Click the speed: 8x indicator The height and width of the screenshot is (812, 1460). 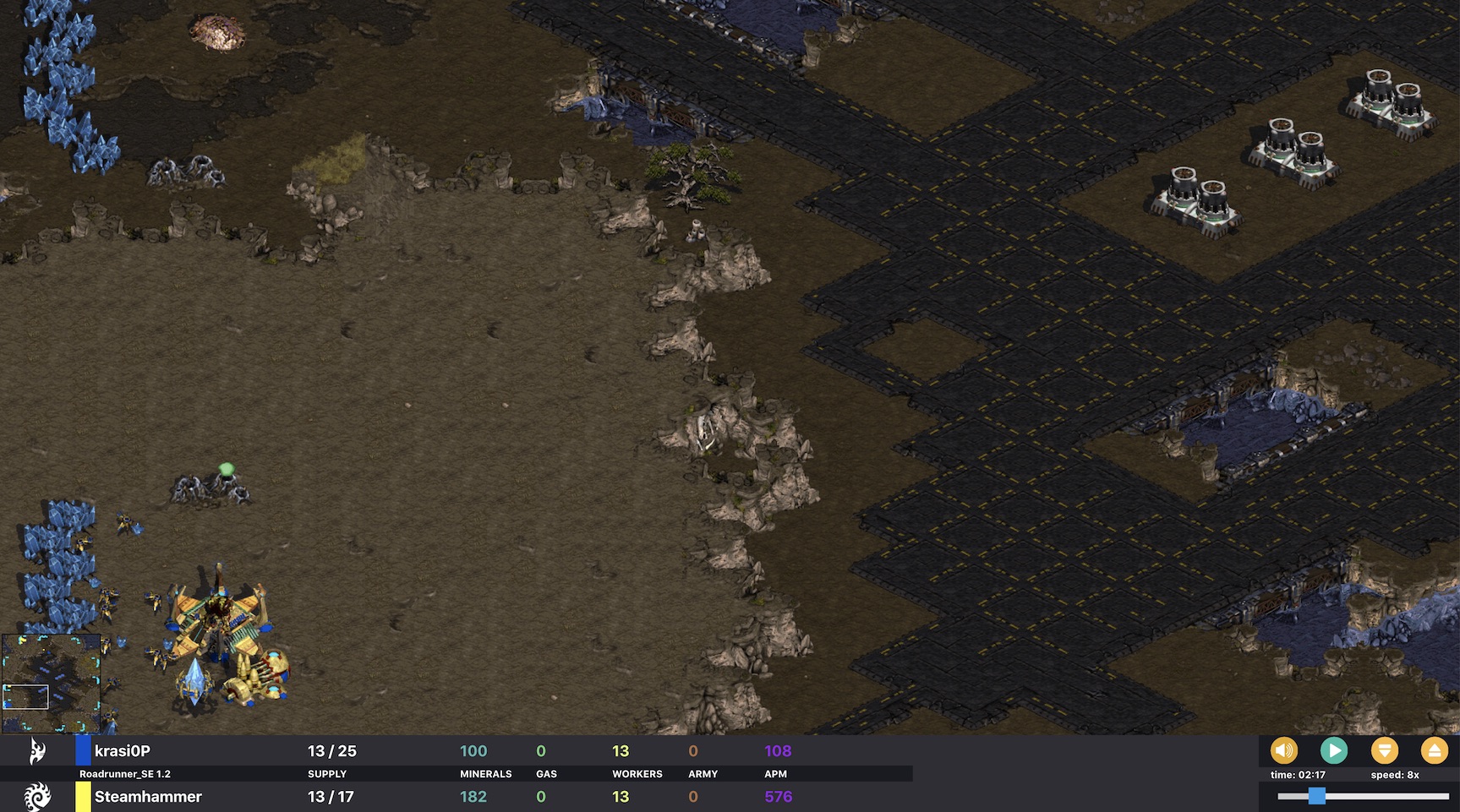(1395, 774)
